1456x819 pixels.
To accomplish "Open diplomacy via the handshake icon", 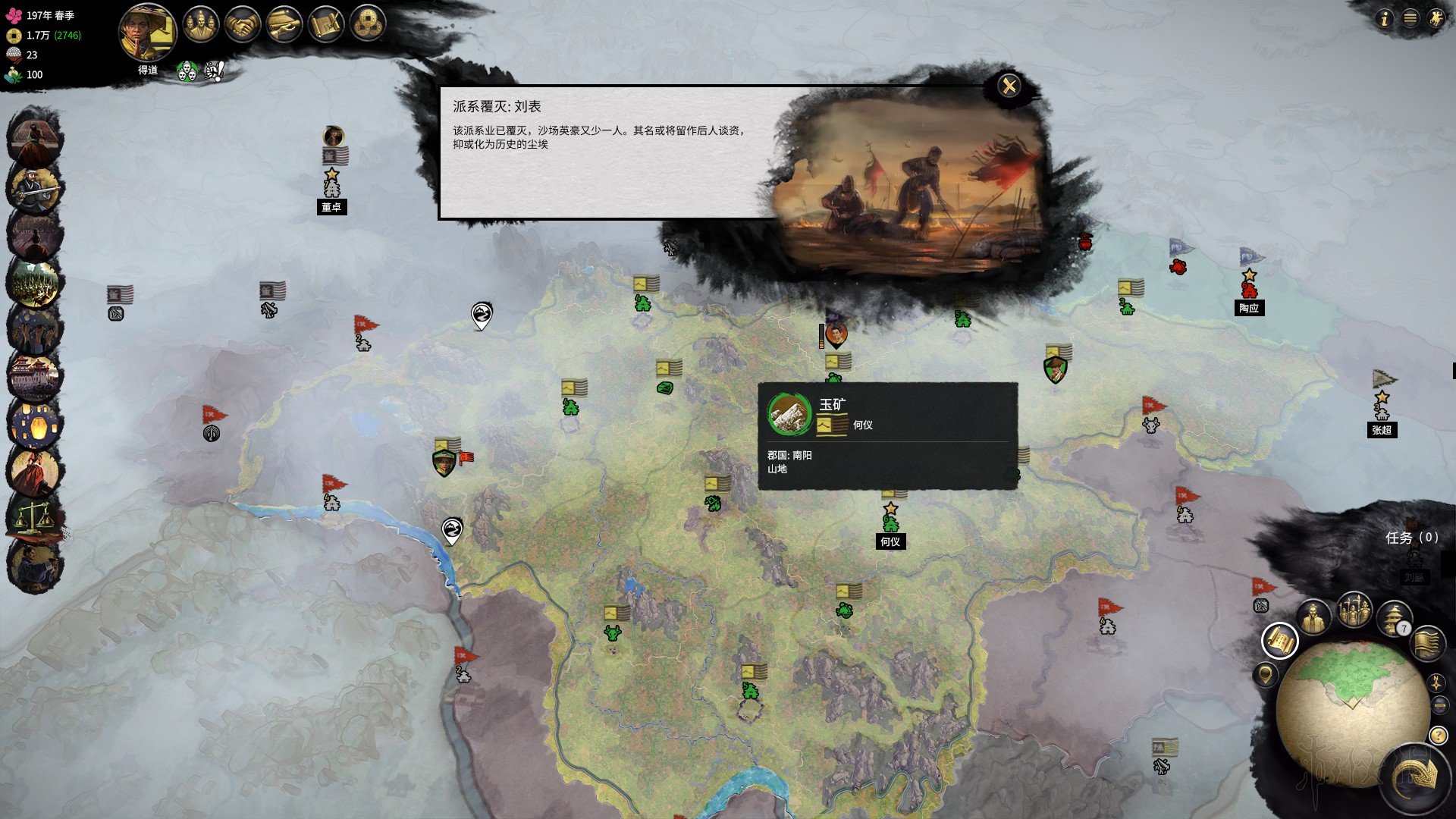I will click(243, 25).
